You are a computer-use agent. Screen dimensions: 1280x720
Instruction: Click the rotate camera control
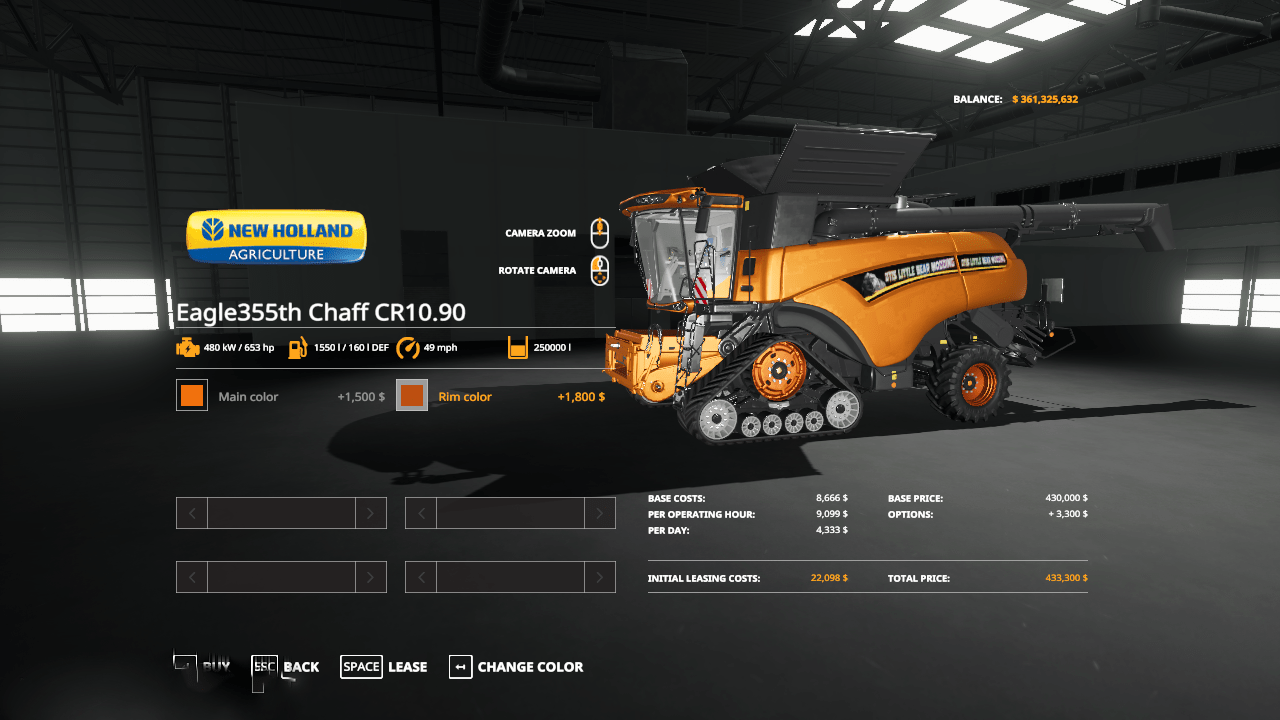click(598, 270)
